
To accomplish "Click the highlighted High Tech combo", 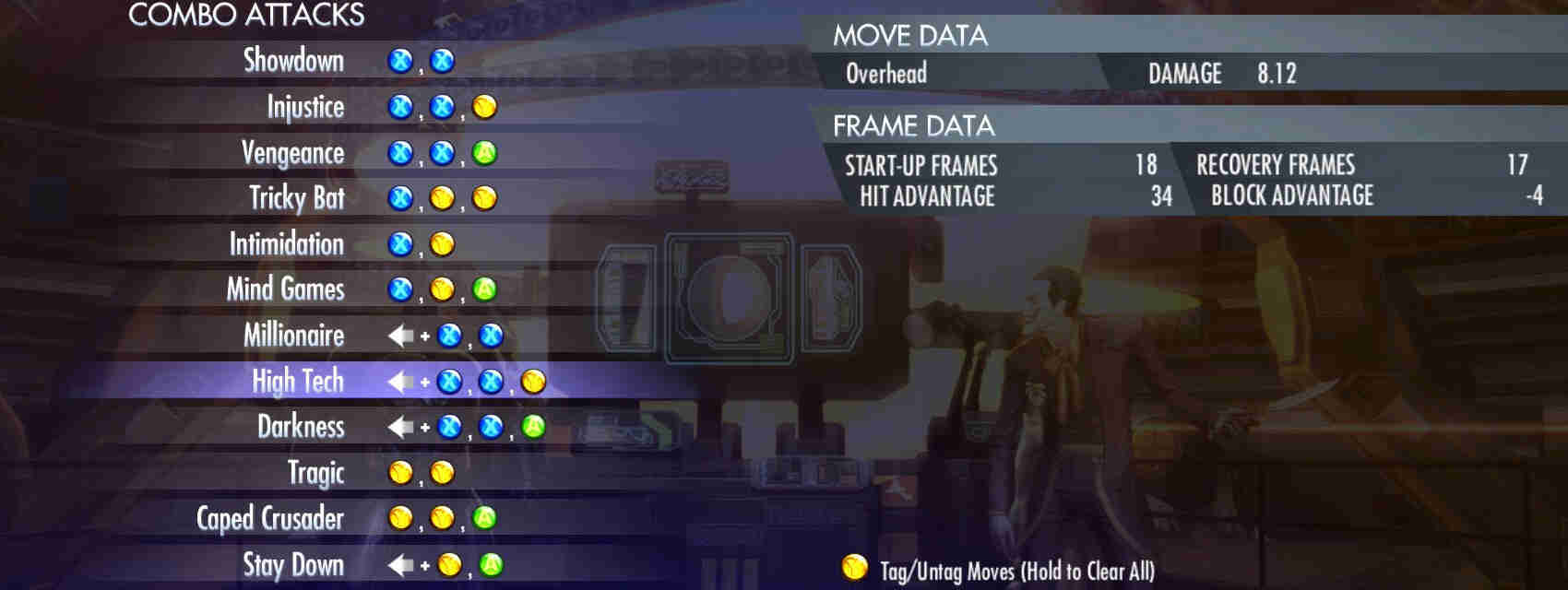I will click(297, 381).
